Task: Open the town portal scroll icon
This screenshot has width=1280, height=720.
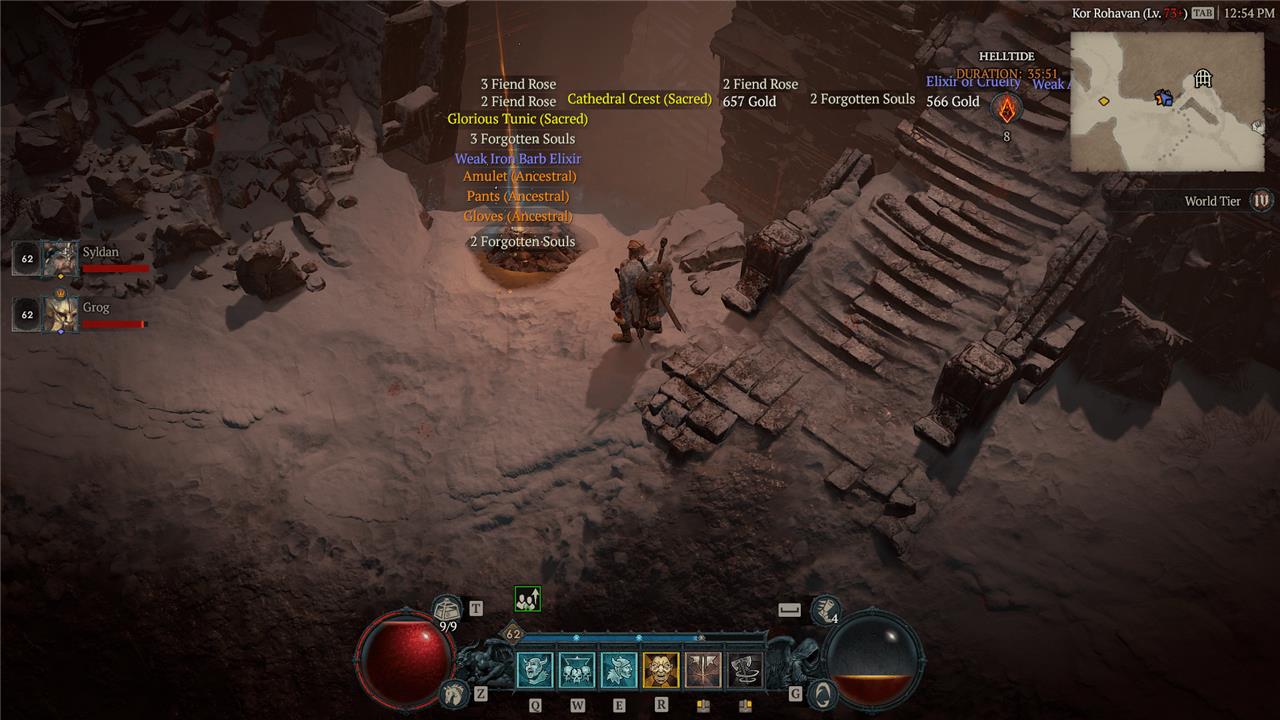Action: [x=447, y=607]
